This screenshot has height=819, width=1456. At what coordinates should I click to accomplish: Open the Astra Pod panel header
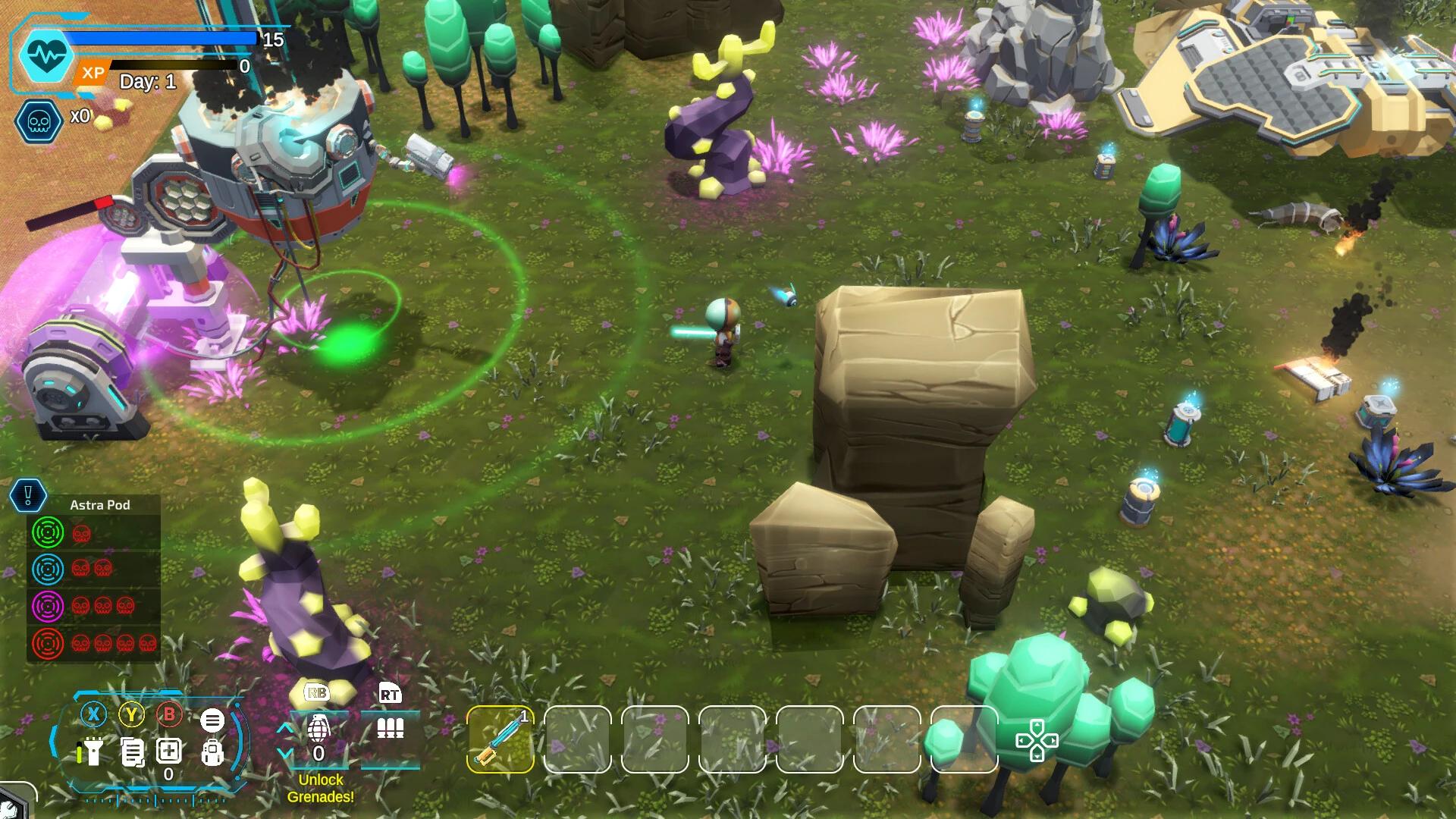[101, 504]
